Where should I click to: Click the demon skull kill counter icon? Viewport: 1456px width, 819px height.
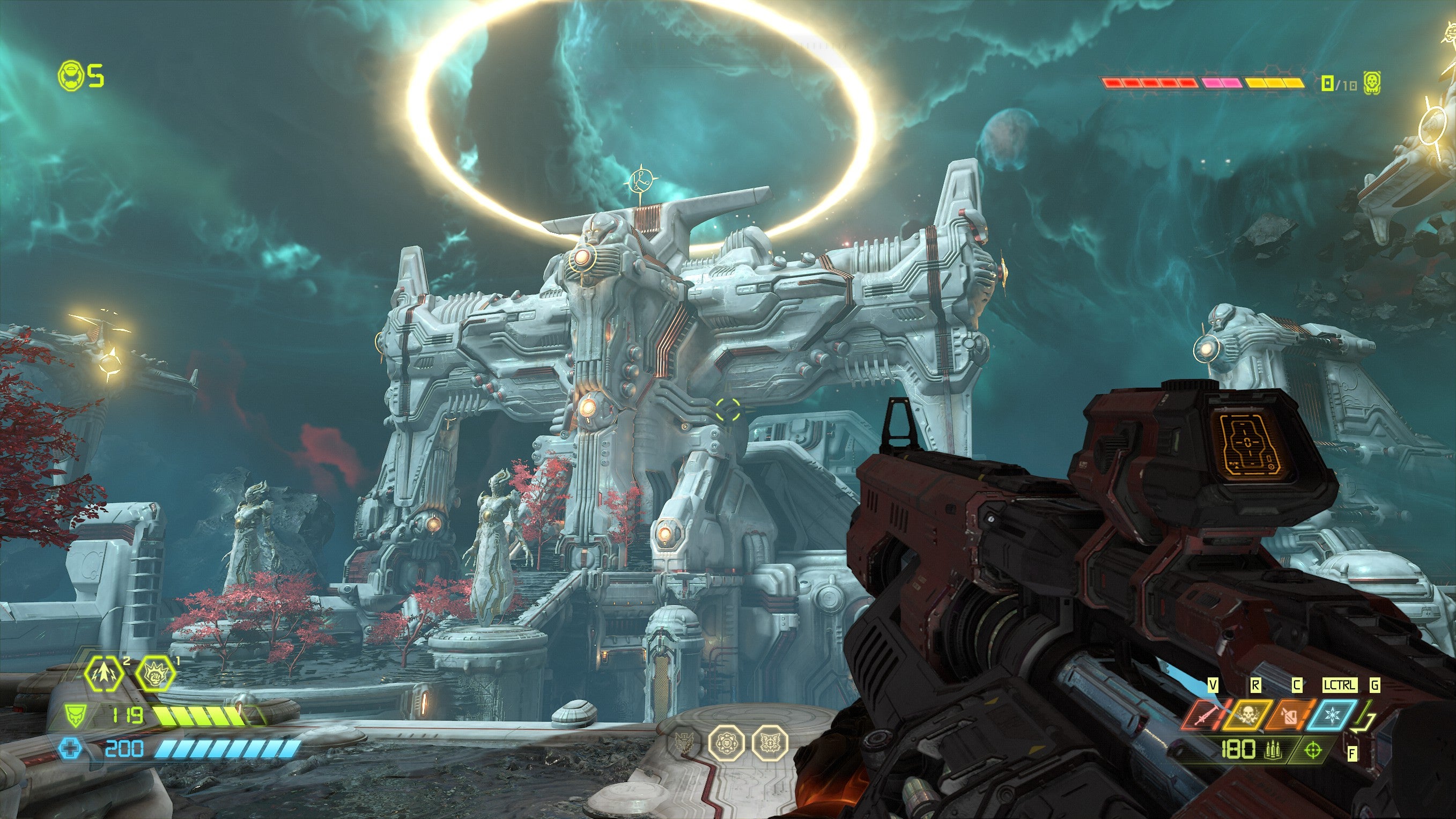pyautogui.click(x=1371, y=83)
